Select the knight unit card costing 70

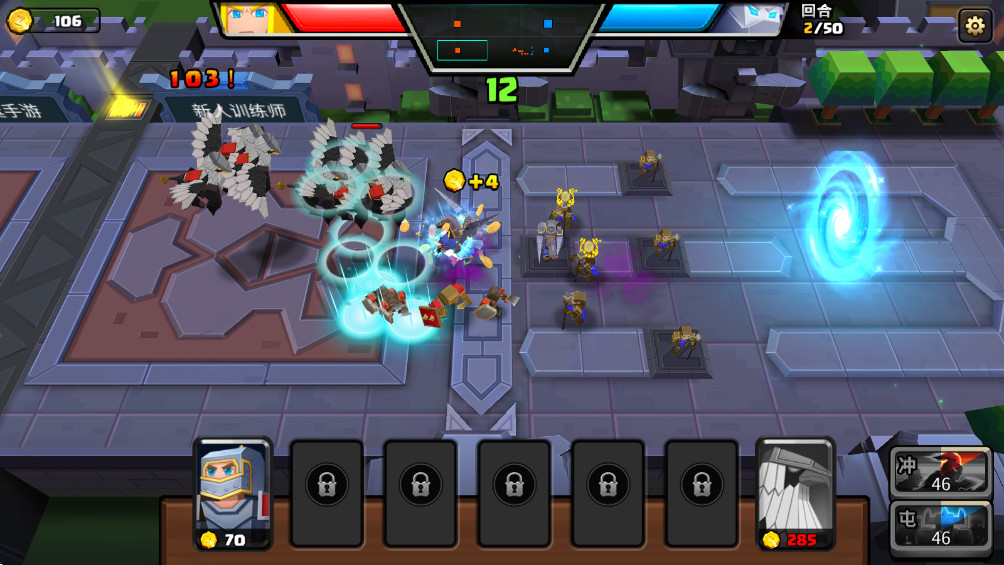pos(232,494)
